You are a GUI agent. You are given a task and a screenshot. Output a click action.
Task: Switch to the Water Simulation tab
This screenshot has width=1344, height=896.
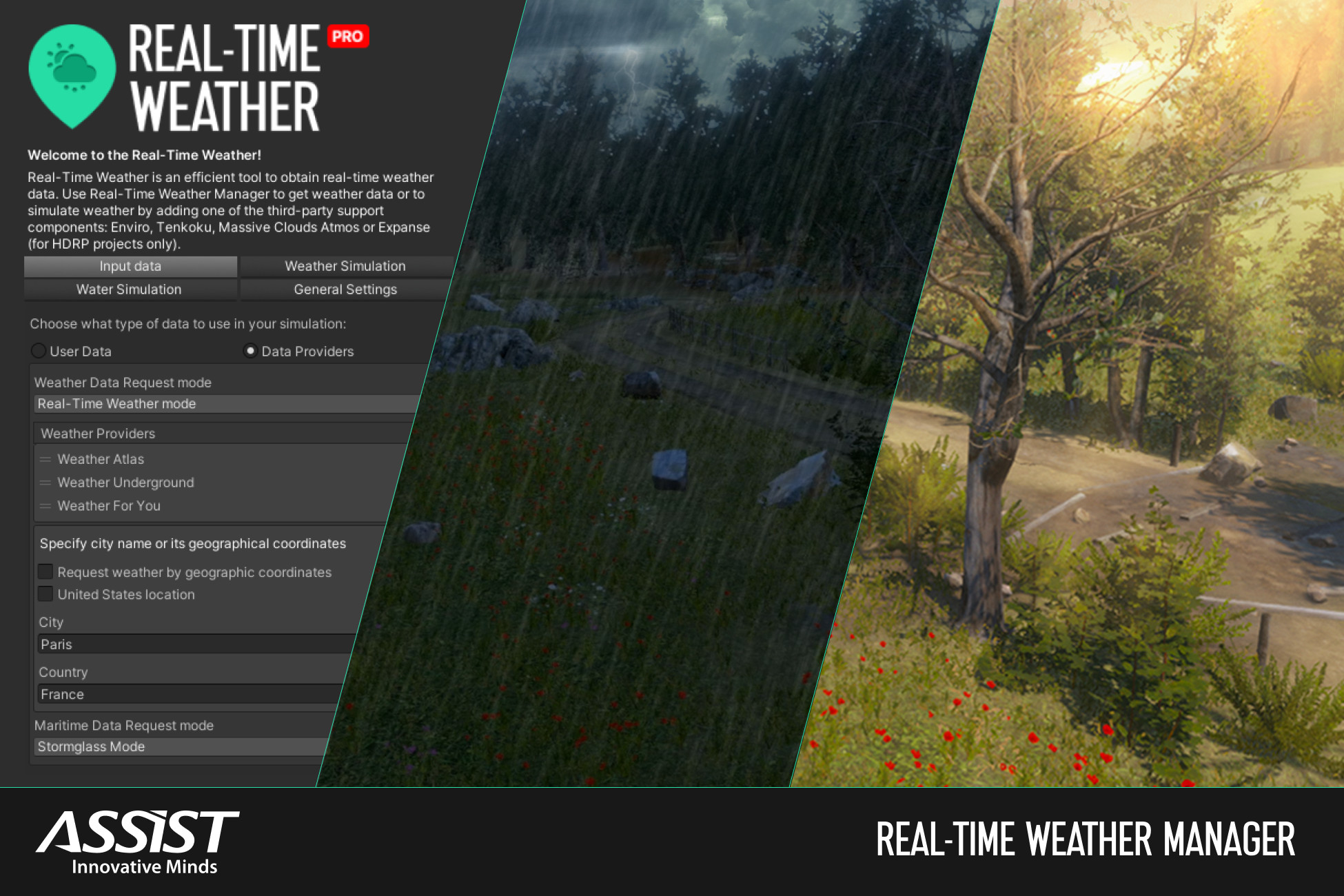130,289
